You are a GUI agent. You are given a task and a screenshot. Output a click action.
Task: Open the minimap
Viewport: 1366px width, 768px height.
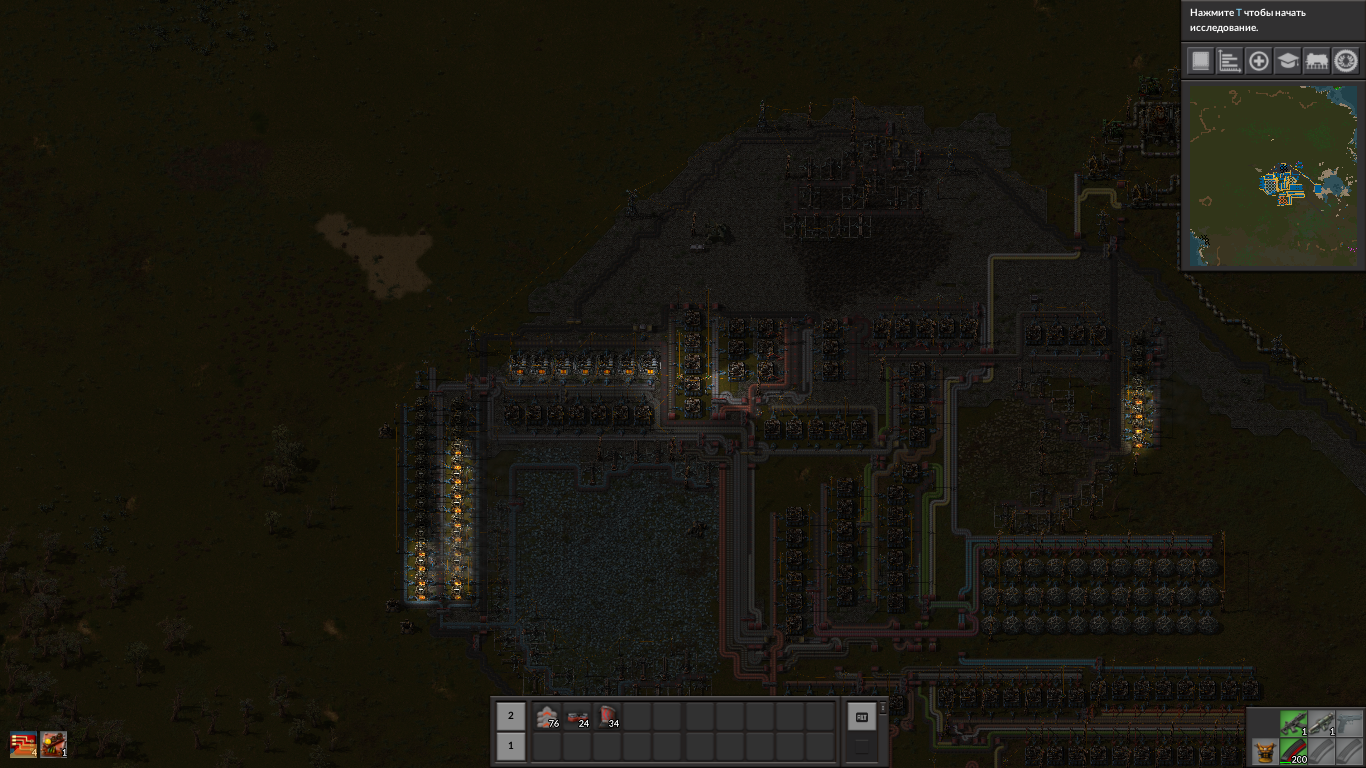click(x=1273, y=175)
